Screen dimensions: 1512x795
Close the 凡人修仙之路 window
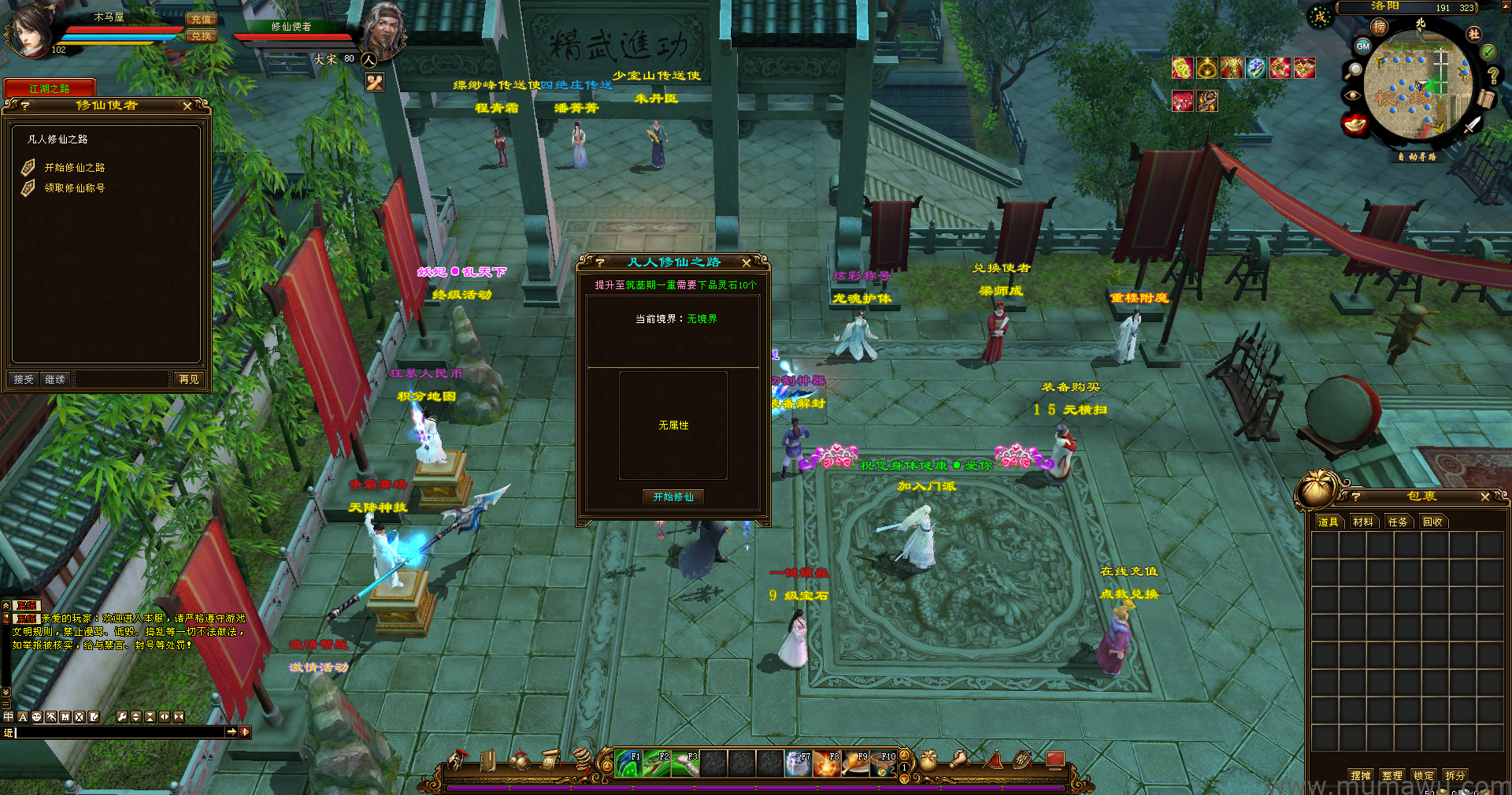(x=747, y=262)
